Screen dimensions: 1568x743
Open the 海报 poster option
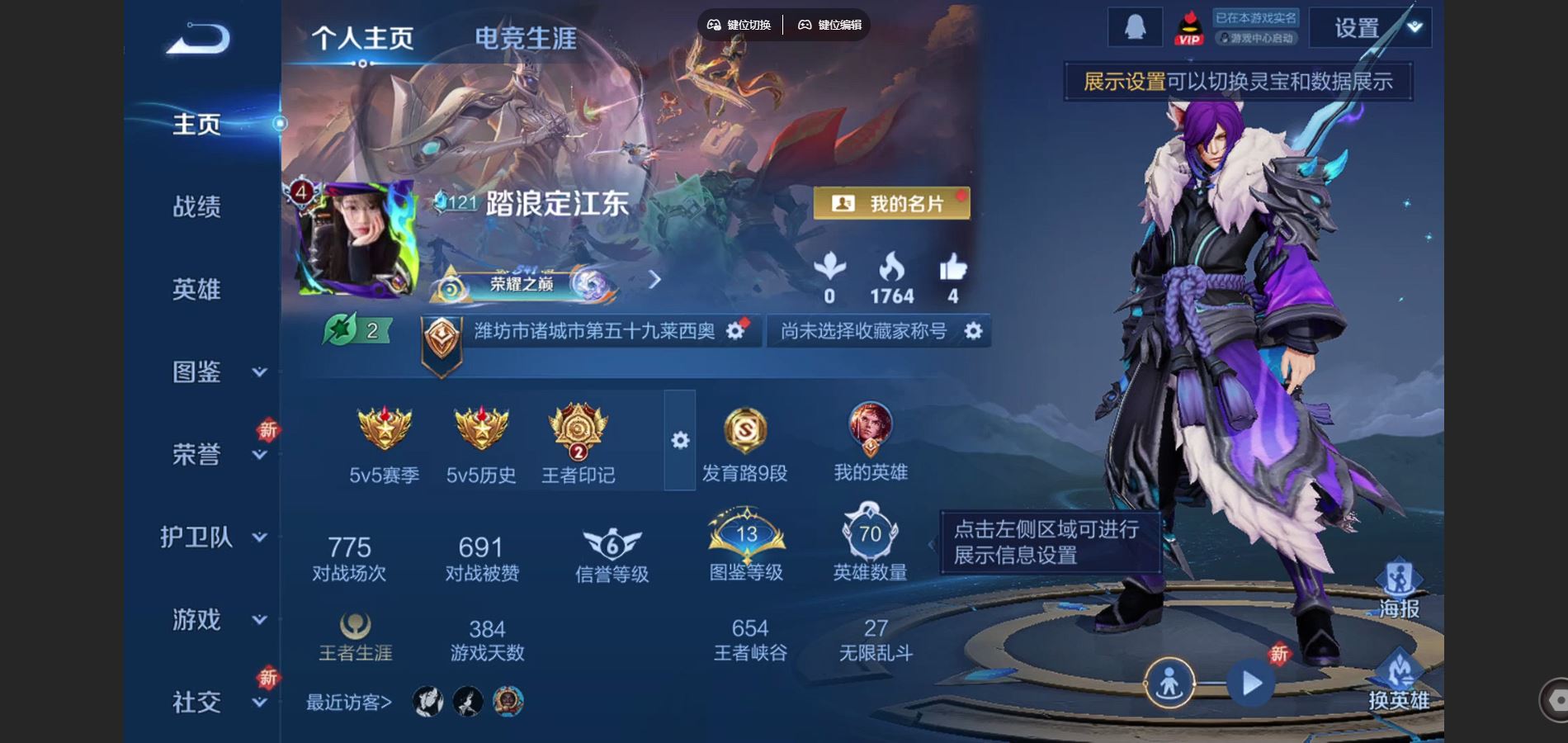click(1399, 589)
